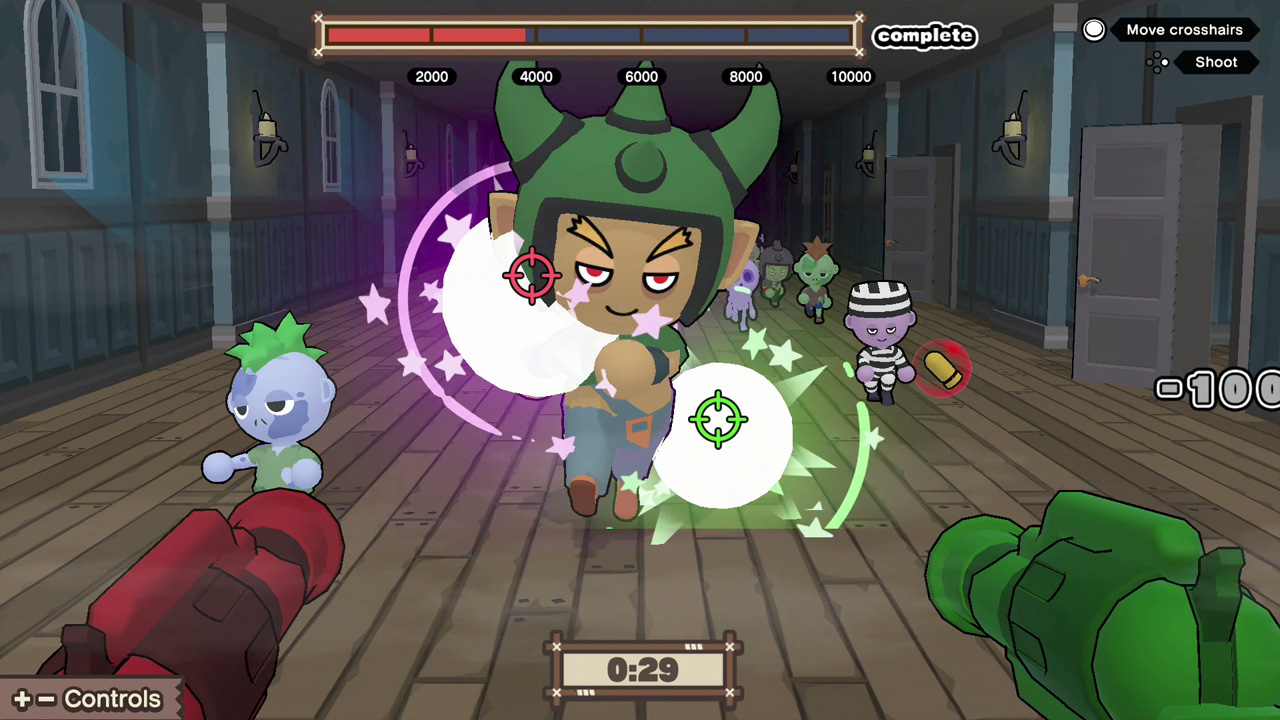Click the d-pad icon beside Shoot
The image size is (1280, 720).
(x=1157, y=62)
